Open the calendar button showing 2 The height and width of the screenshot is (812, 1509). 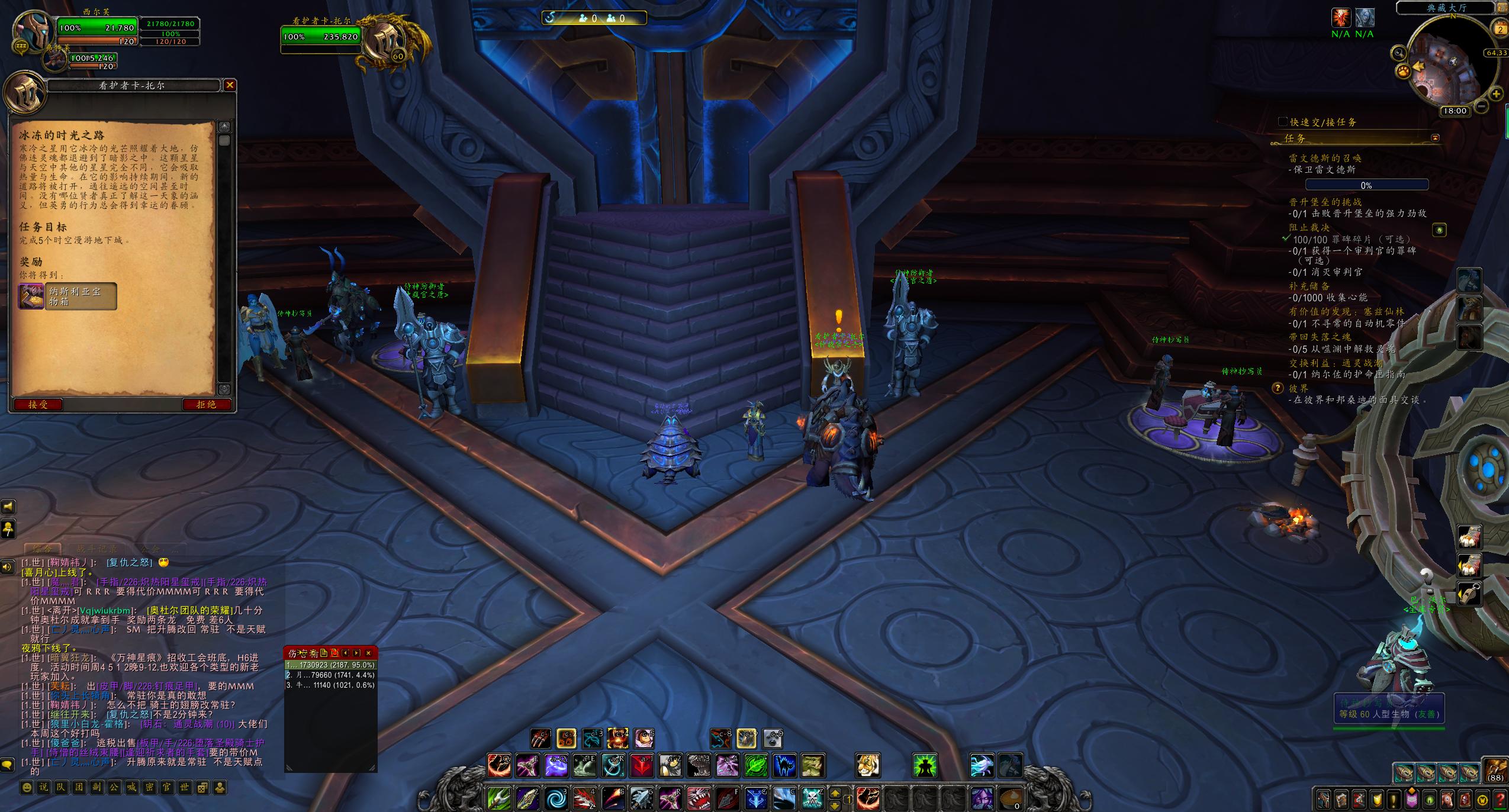[1501, 29]
